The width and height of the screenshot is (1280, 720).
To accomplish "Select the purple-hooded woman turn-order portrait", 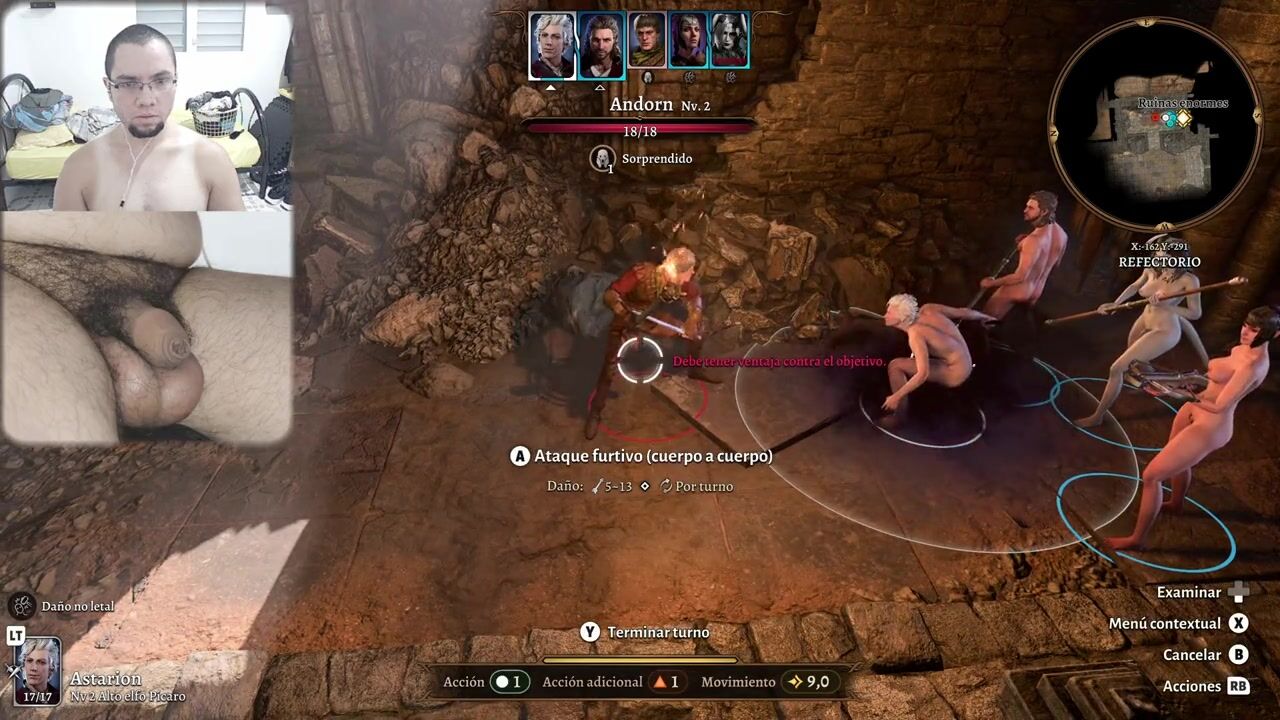I will coord(688,45).
